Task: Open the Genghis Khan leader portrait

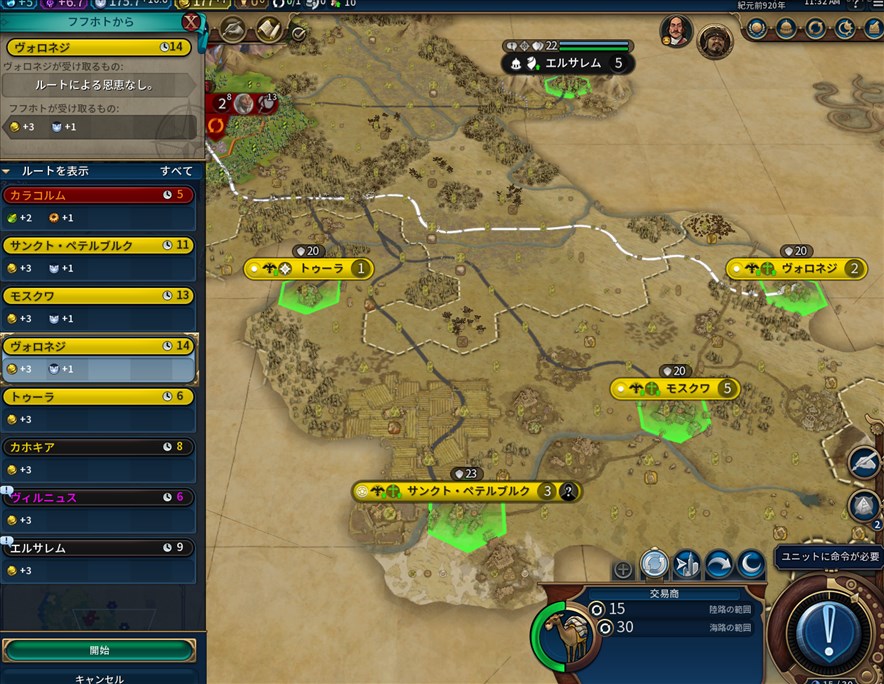Action: 714,41
